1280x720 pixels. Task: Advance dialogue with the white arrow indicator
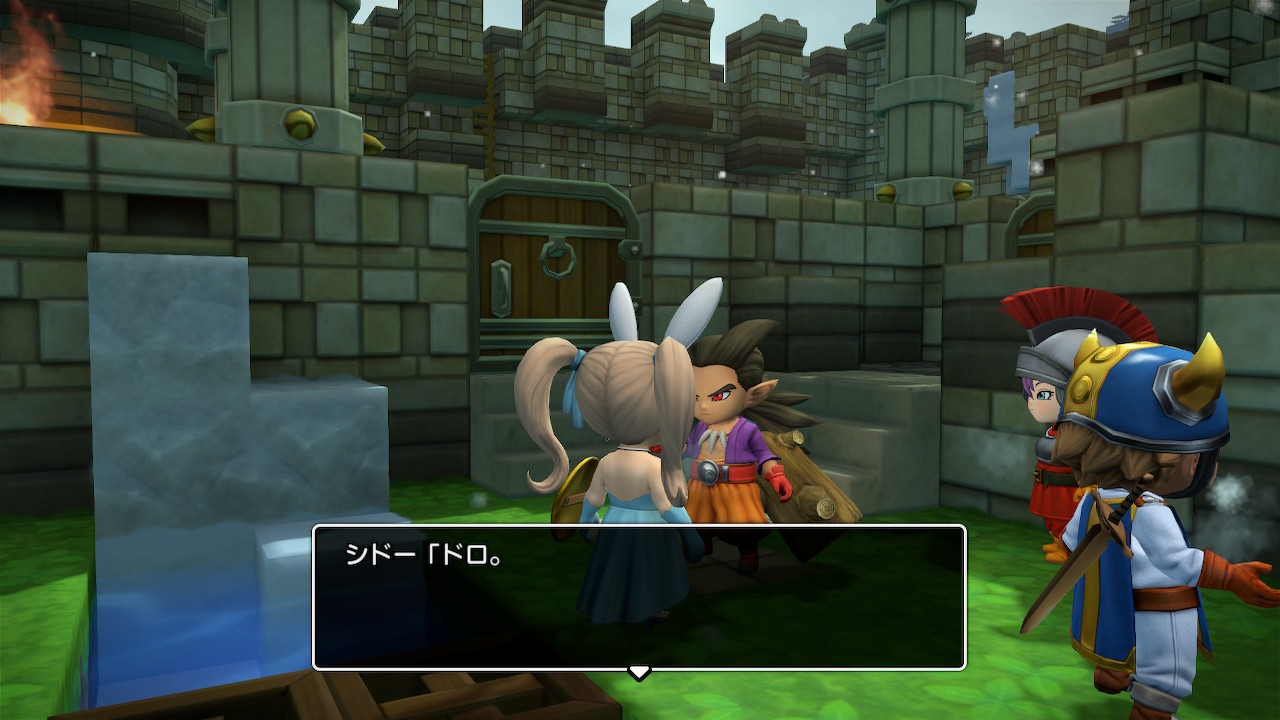coord(639,671)
